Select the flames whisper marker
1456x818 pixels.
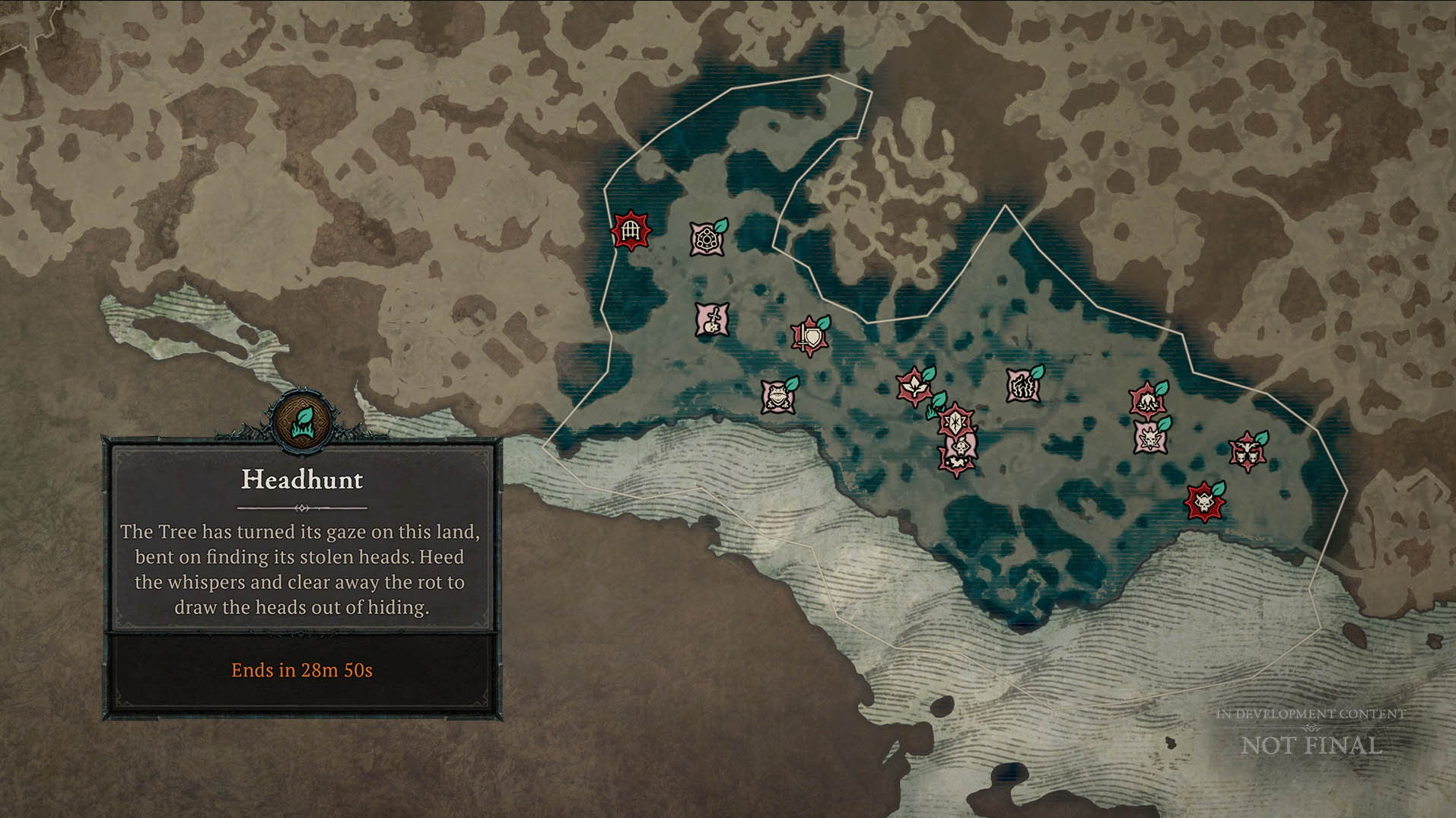[x=1022, y=386]
